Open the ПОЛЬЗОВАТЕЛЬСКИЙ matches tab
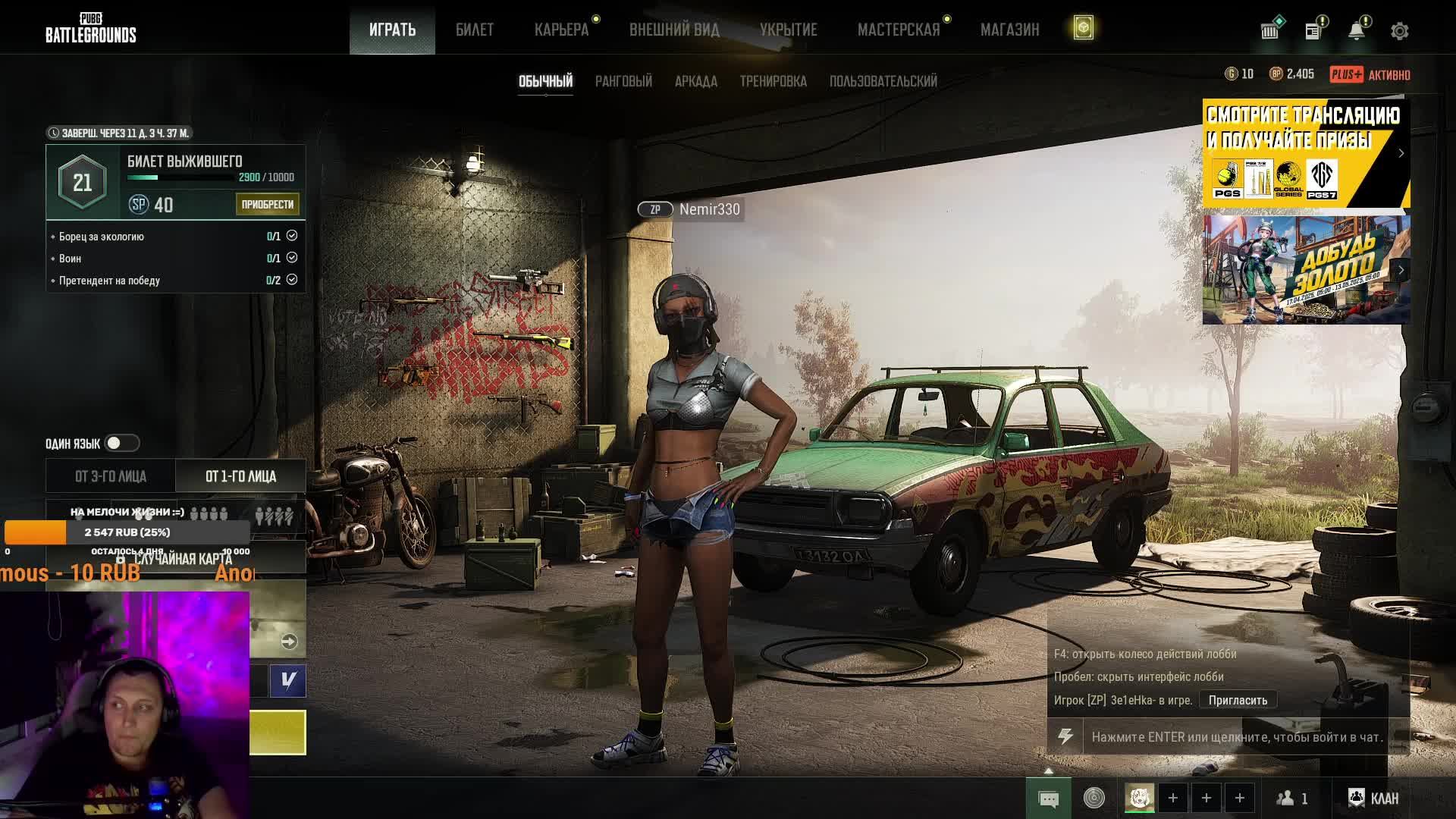 point(883,81)
